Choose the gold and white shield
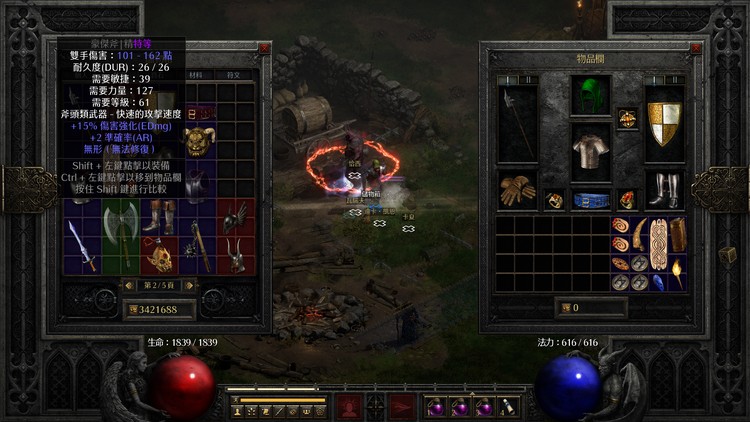Viewport: 750px width, 422px height. [x=663, y=123]
